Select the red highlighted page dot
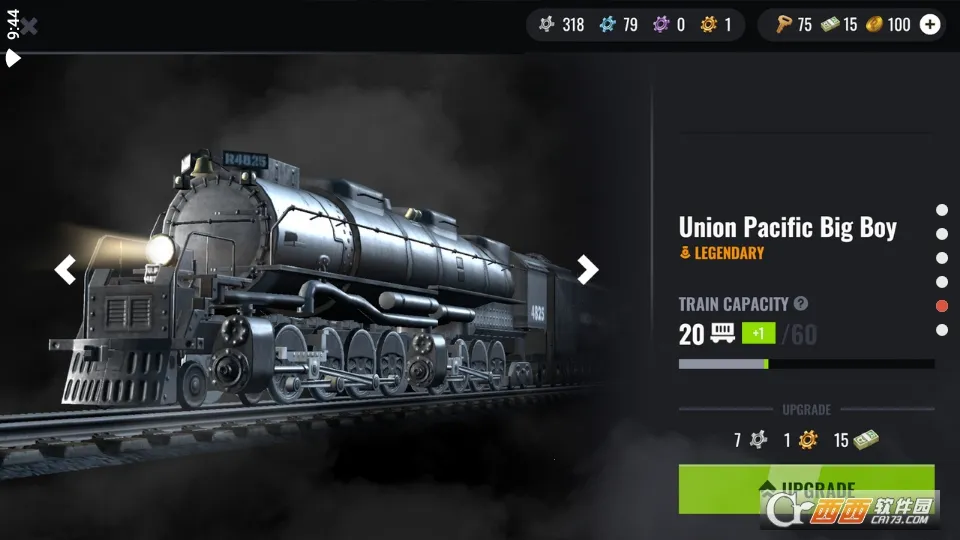This screenshot has width=960, height=540. [x=942, y=306]
